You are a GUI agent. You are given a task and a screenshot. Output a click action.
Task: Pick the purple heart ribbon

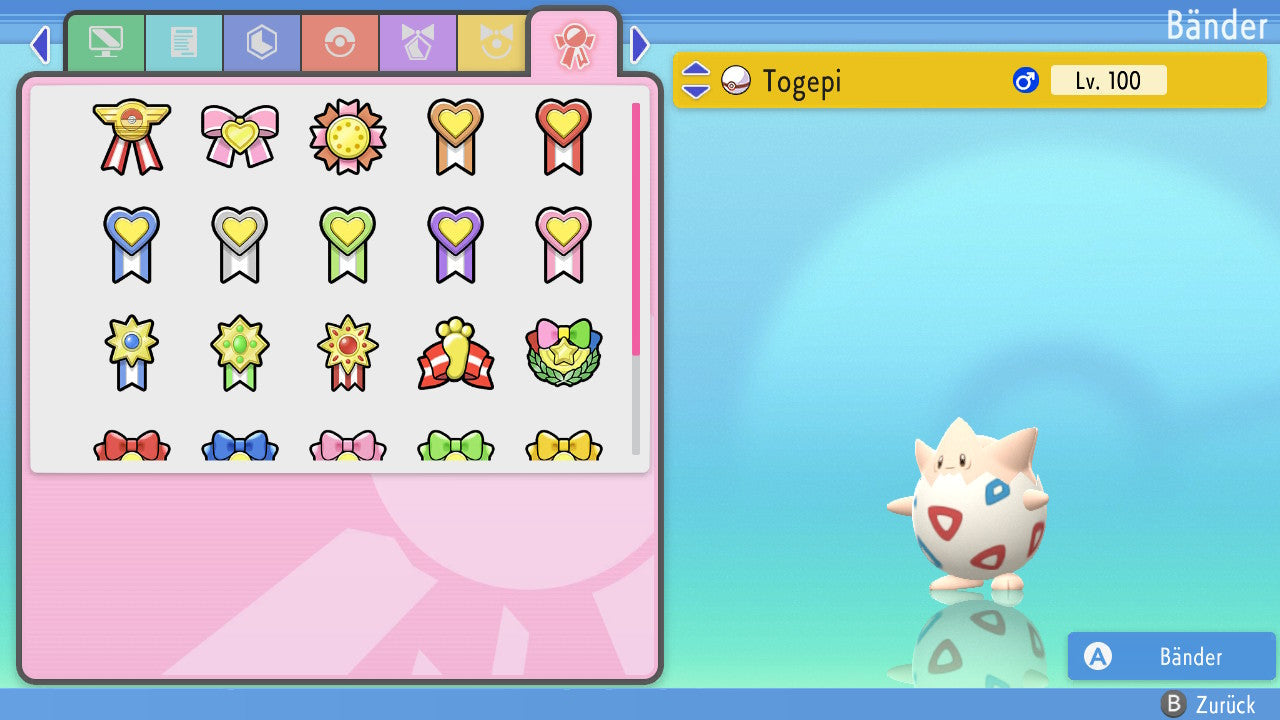[456, 244]
